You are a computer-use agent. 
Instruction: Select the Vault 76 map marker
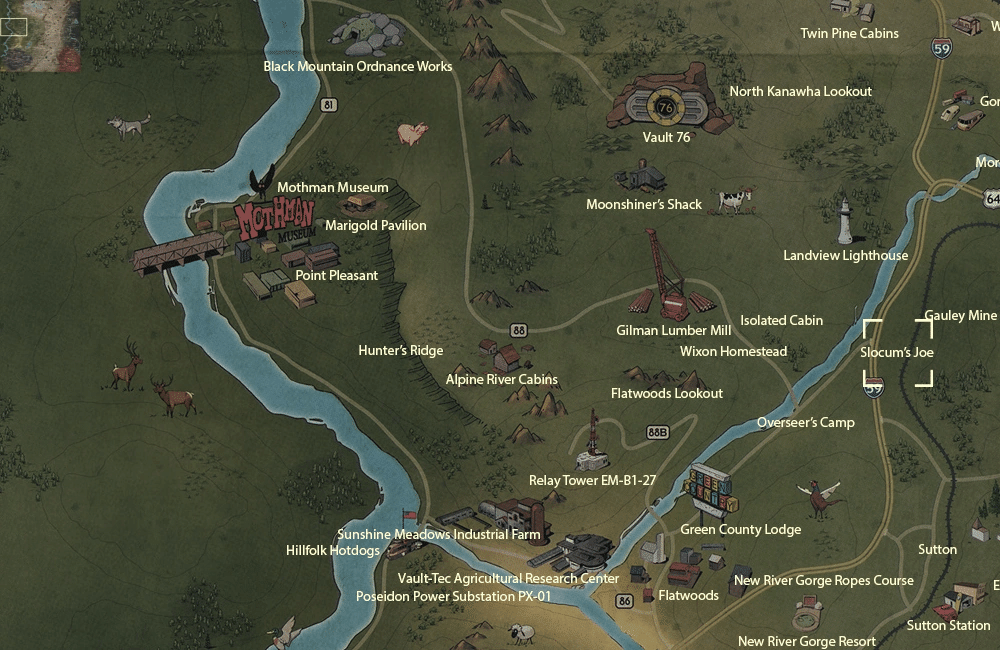[x=666, y=102]
